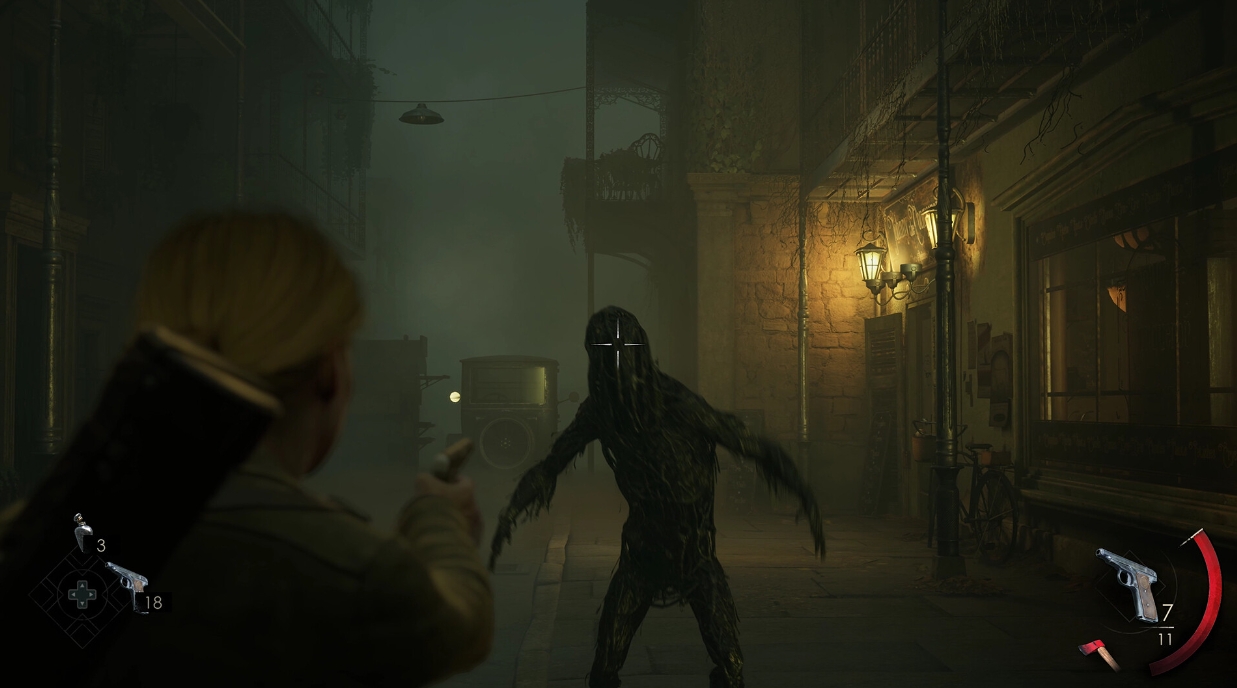
Task: Choose the pistol in the quick-select wheel
Action: click(126, 585)
